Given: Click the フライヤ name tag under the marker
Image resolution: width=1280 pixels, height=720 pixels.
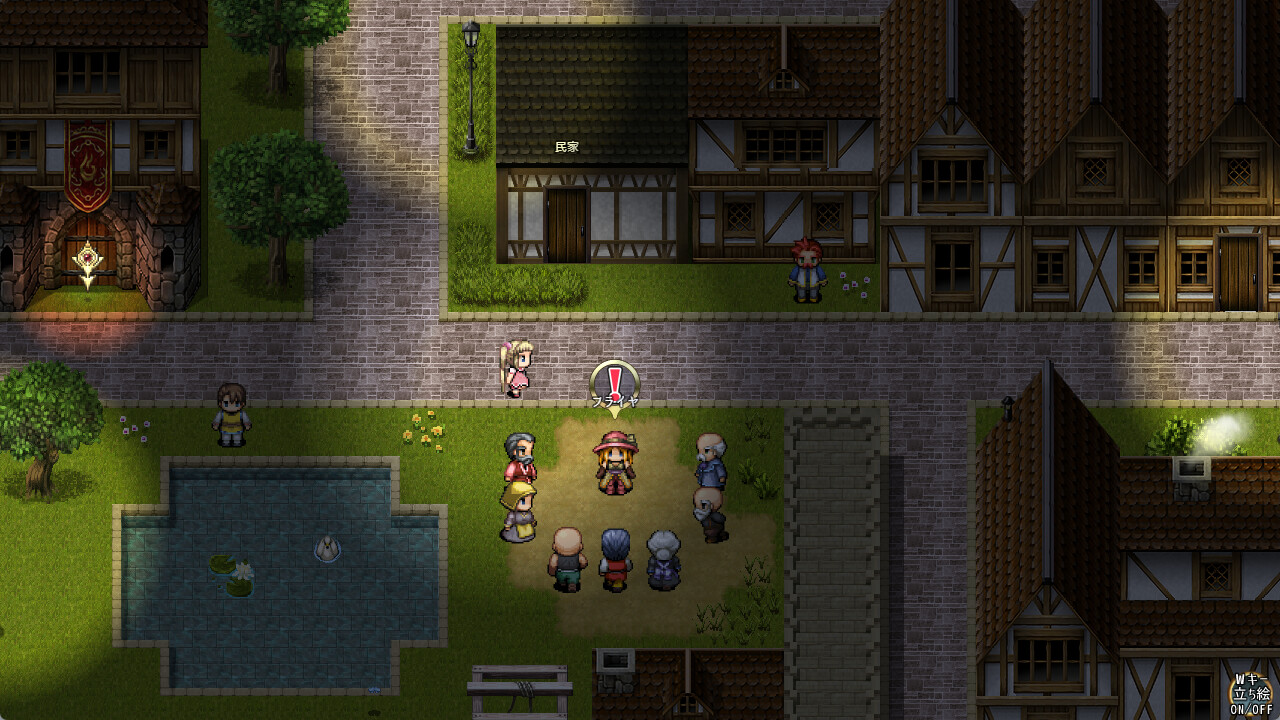Looking at the screenshot, I should pos(614,400).
